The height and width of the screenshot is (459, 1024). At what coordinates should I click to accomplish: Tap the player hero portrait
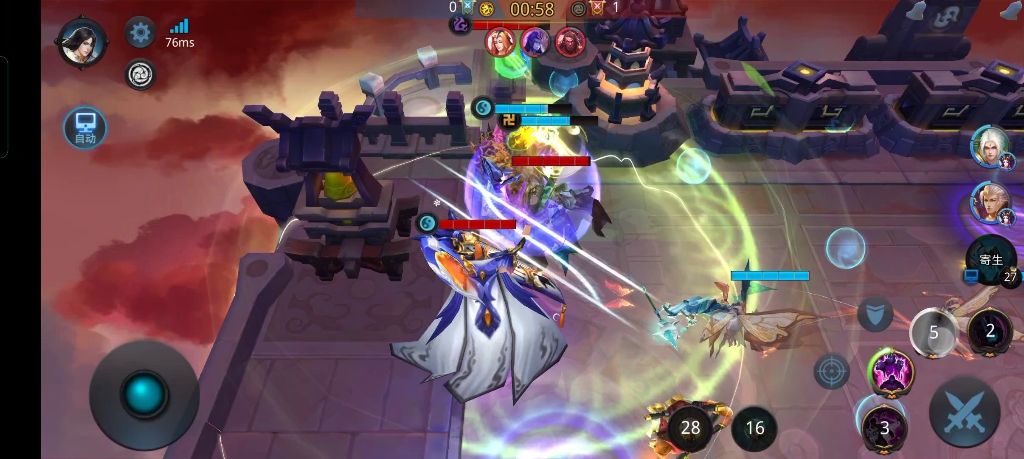tap(81, 43)
